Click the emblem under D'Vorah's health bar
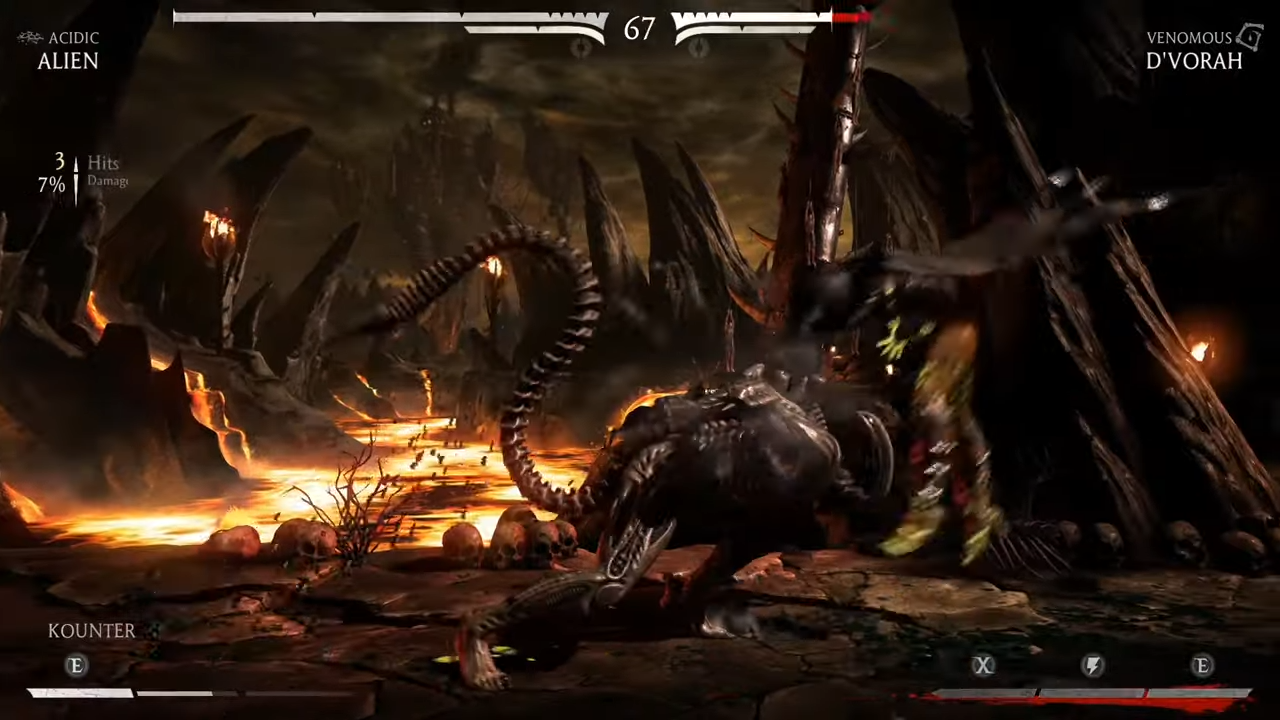The image size is (1280, 720). click(x=697, y=48)
